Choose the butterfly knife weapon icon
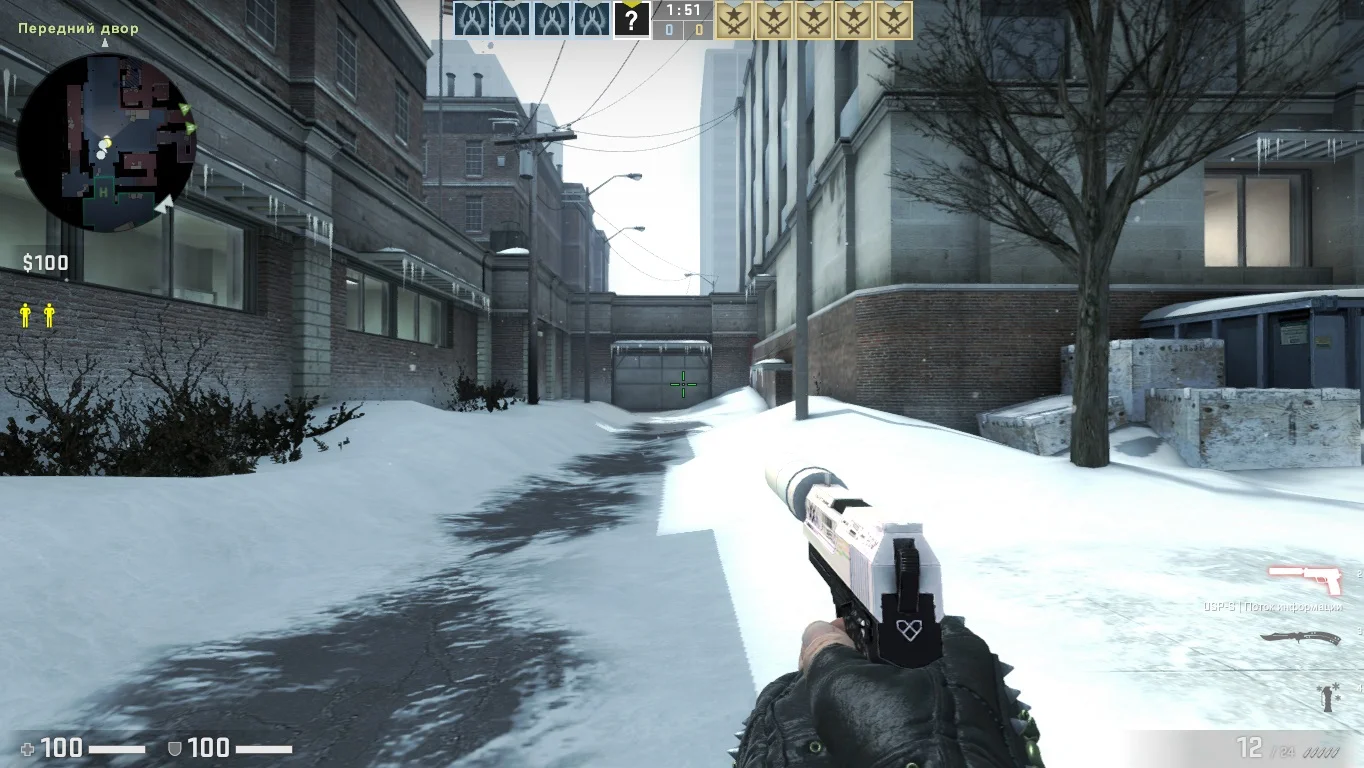1364x768 pixels. click(1299, 638)
